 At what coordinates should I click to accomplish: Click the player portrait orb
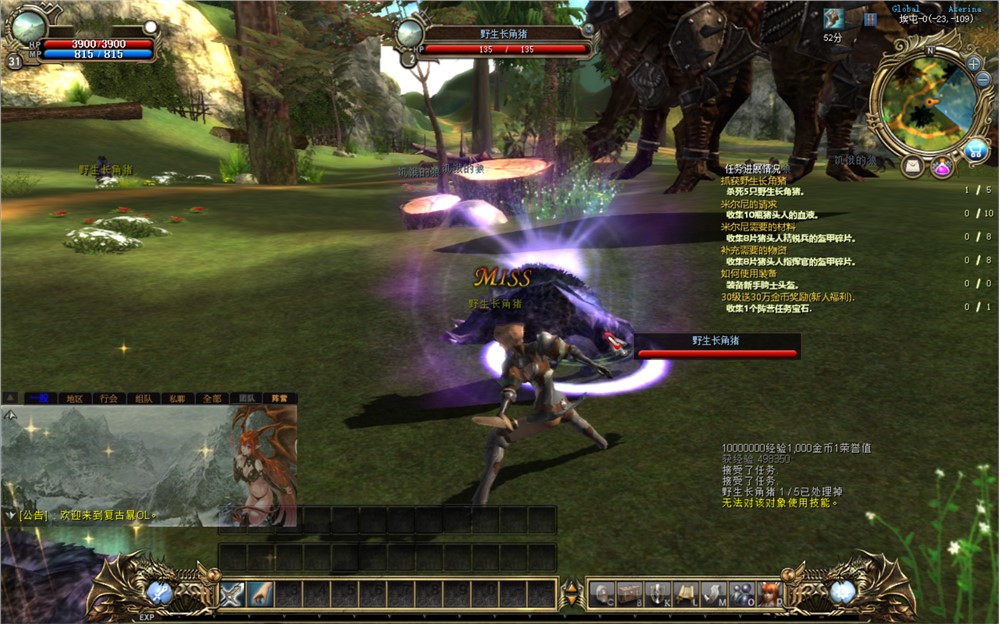pyautogui.click(x=27, y=26)
